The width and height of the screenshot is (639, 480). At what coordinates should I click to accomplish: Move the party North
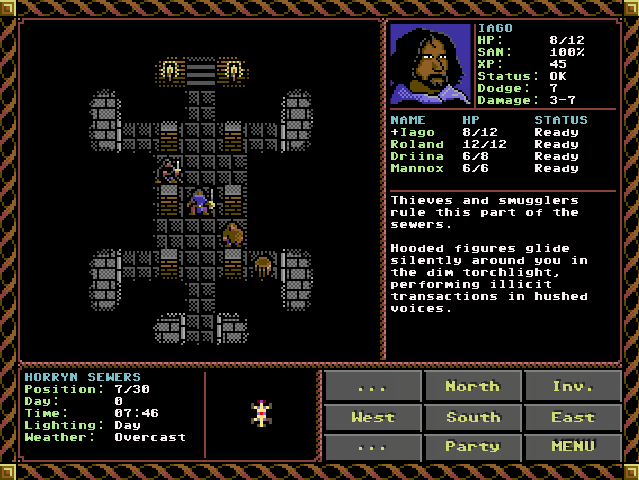click(472, 386)
